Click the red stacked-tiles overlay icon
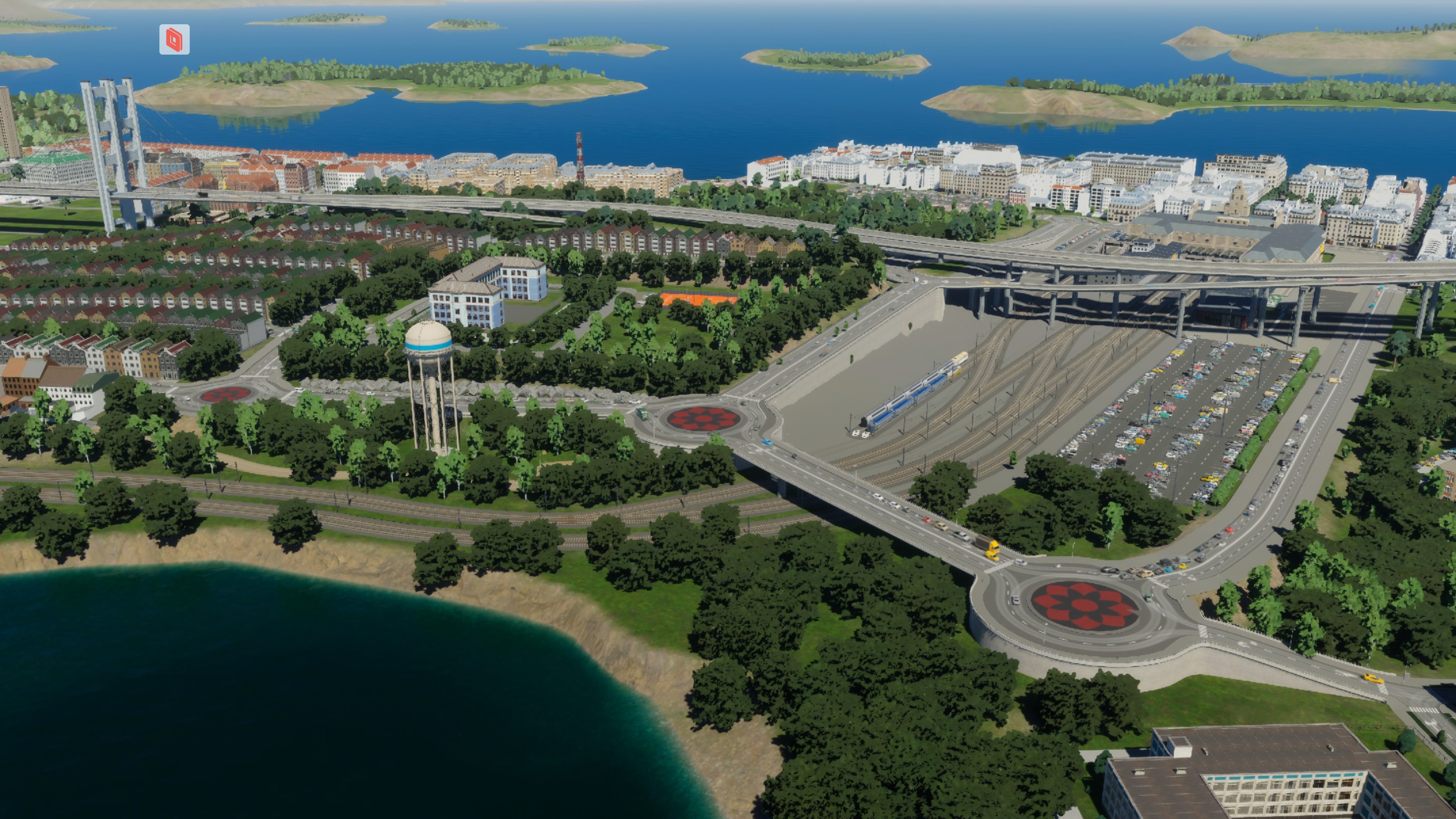Viewport: 1456px width, 819px height. [x=174, y=39]
